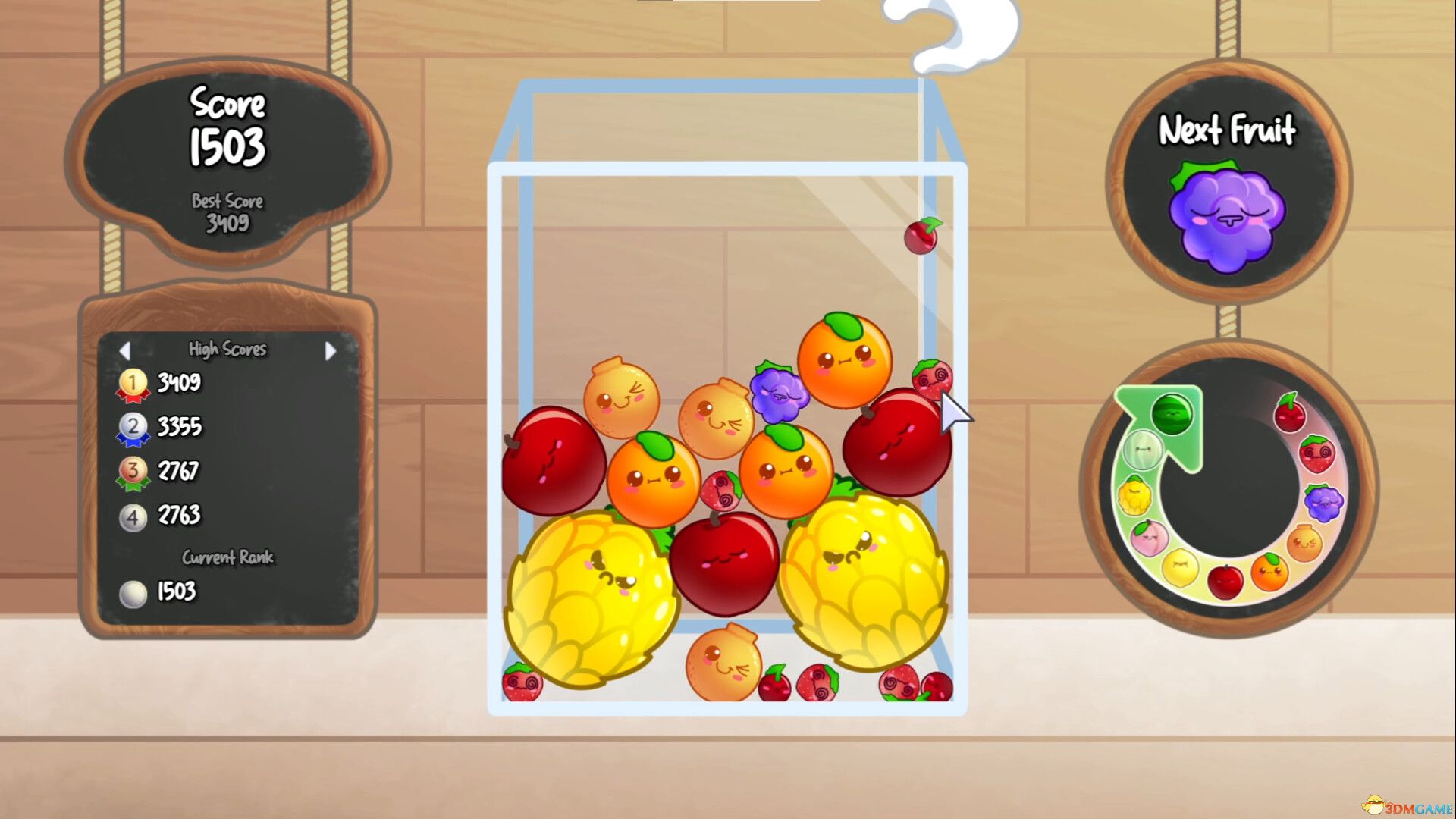1456x819 pixels.
Task: Open the previous High Scores page with the left arrow
Action: pyautogui.click(x=127, y=350)
